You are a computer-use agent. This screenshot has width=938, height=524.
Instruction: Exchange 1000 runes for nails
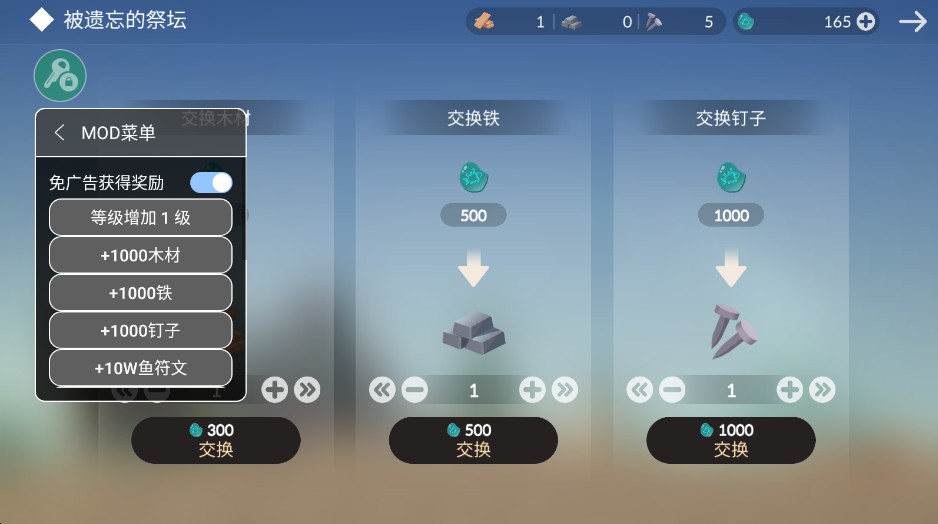[x=731, y=440]
